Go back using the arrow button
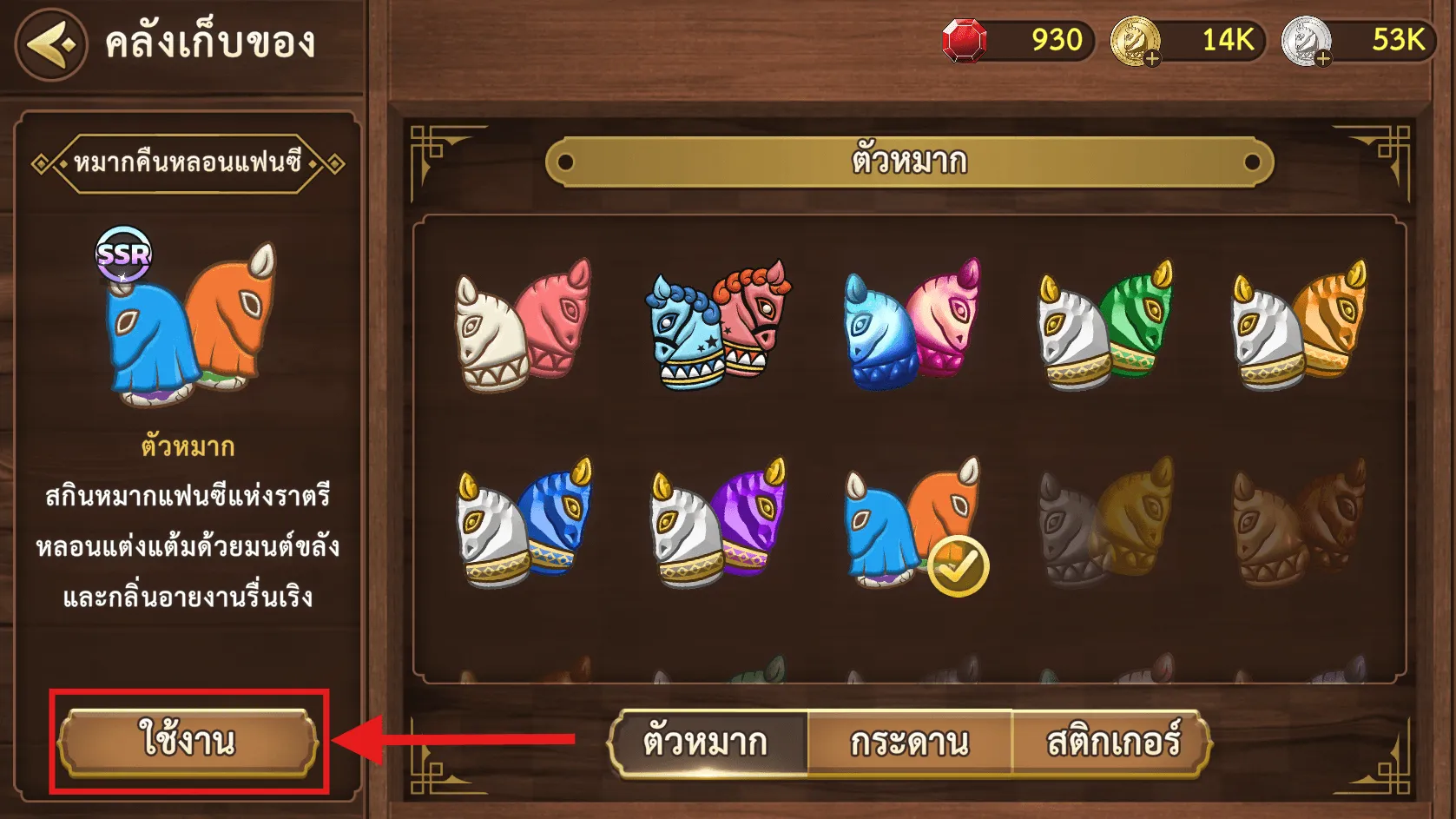The width and height of the screenshot is (1456, 819). pos(51,44)
